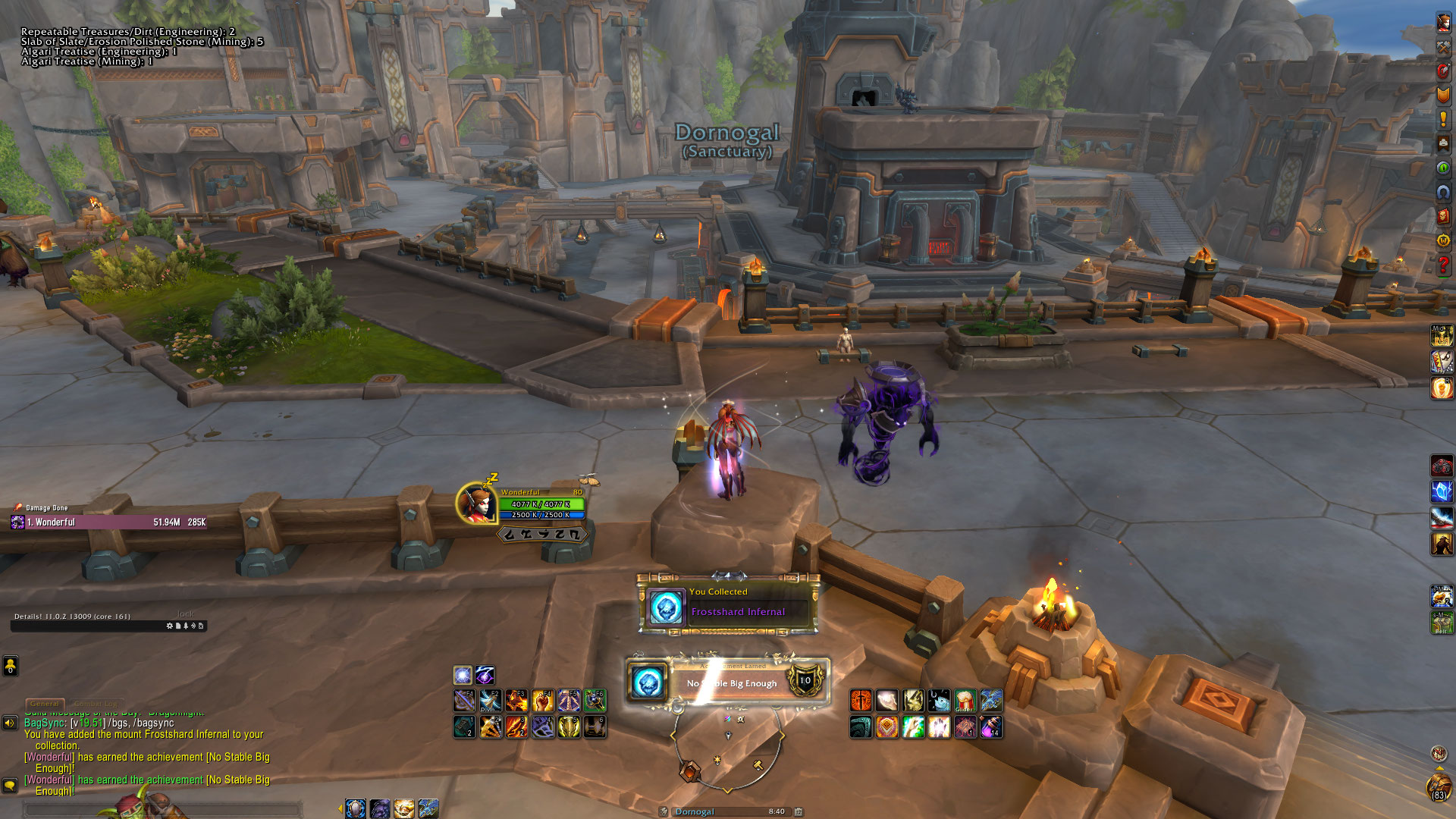
Task: Open the professions hammer-and-pick button
Action: (x=1443, y=46)
